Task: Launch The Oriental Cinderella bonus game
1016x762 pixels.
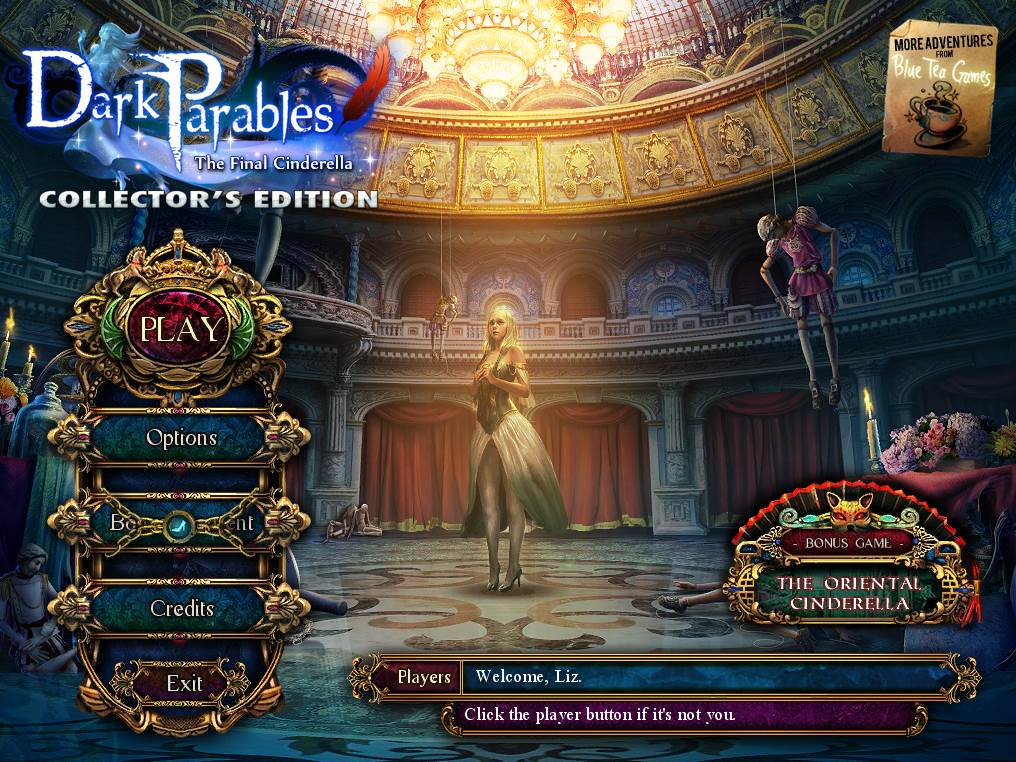Action: [x=849, y=592]
